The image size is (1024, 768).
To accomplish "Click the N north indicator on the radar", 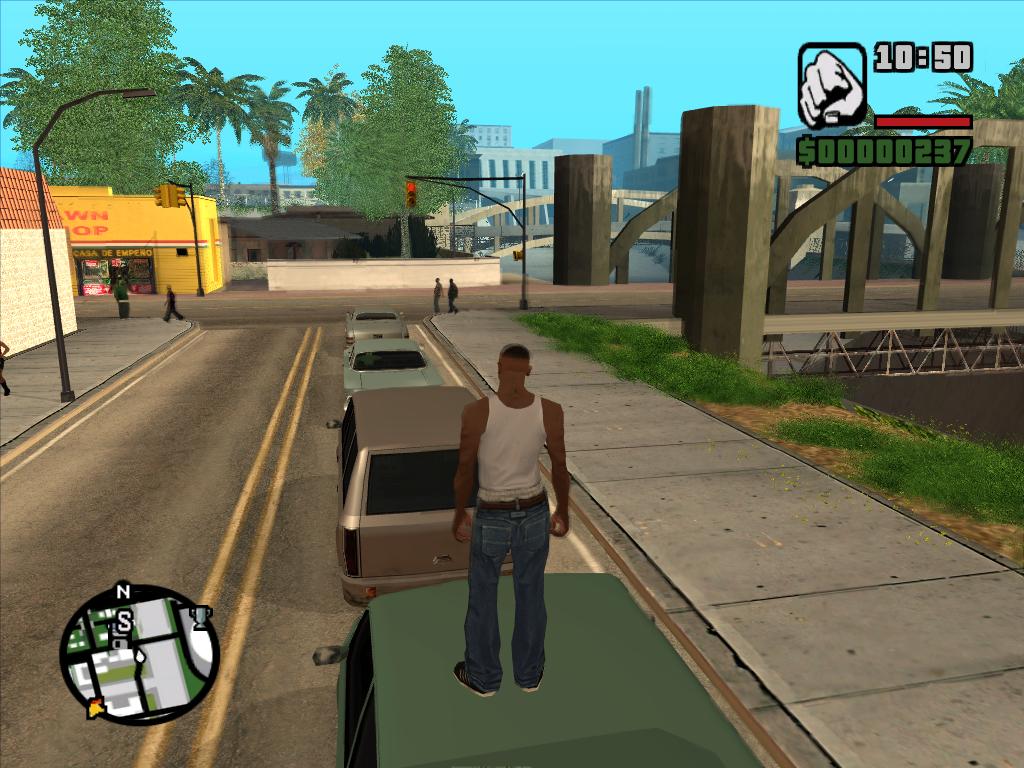I will [x=123, y=592].
